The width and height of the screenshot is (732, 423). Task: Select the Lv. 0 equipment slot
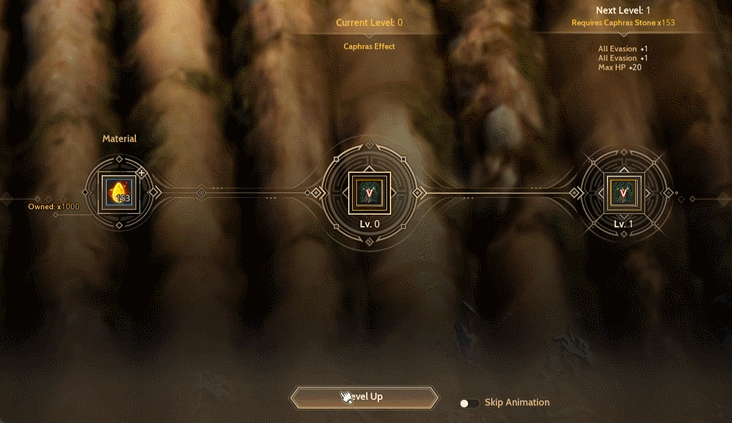pyautogui.click(x=369, y=192)
